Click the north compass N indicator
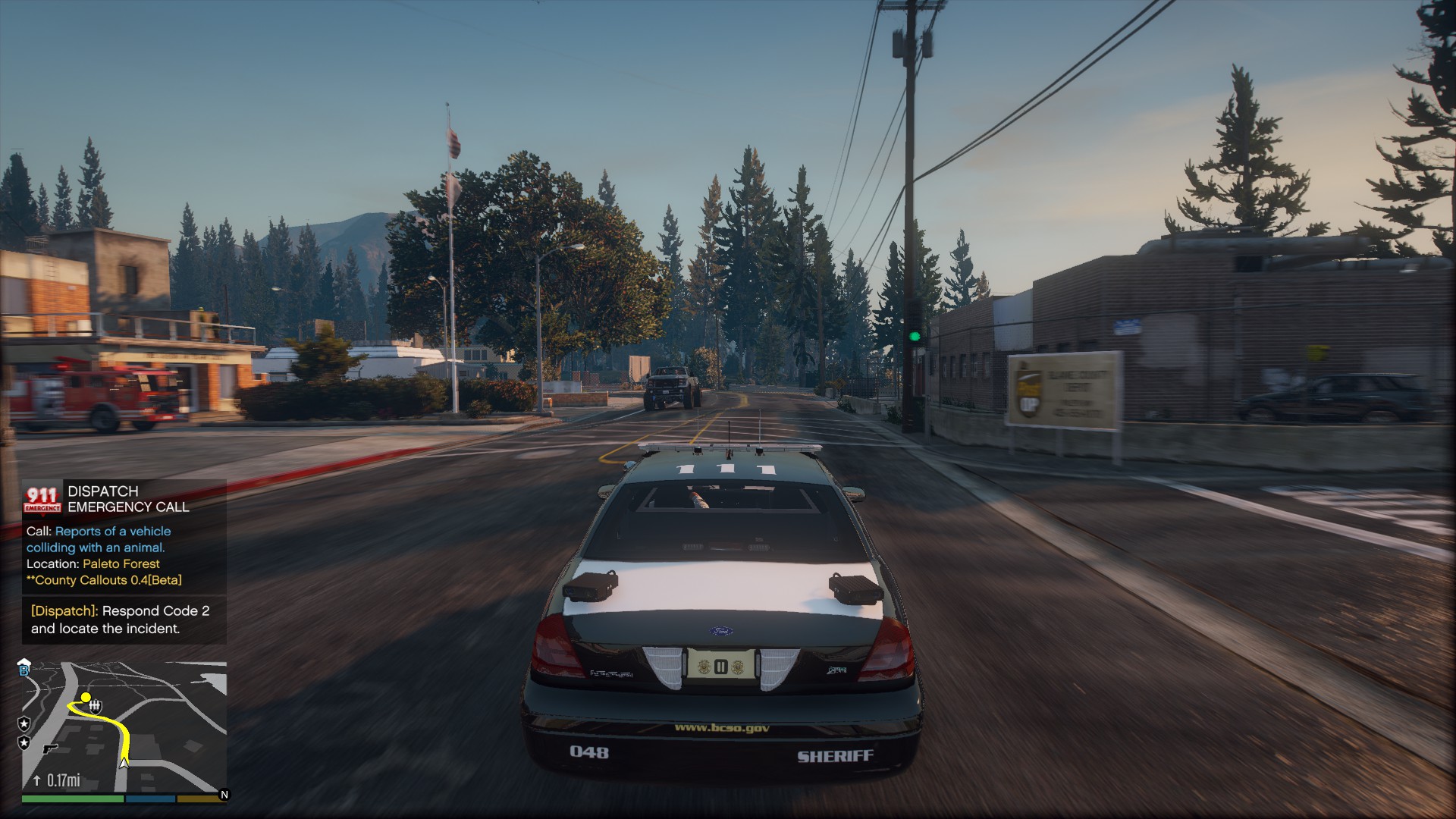The image size is (1456, 819). (224, 795)
